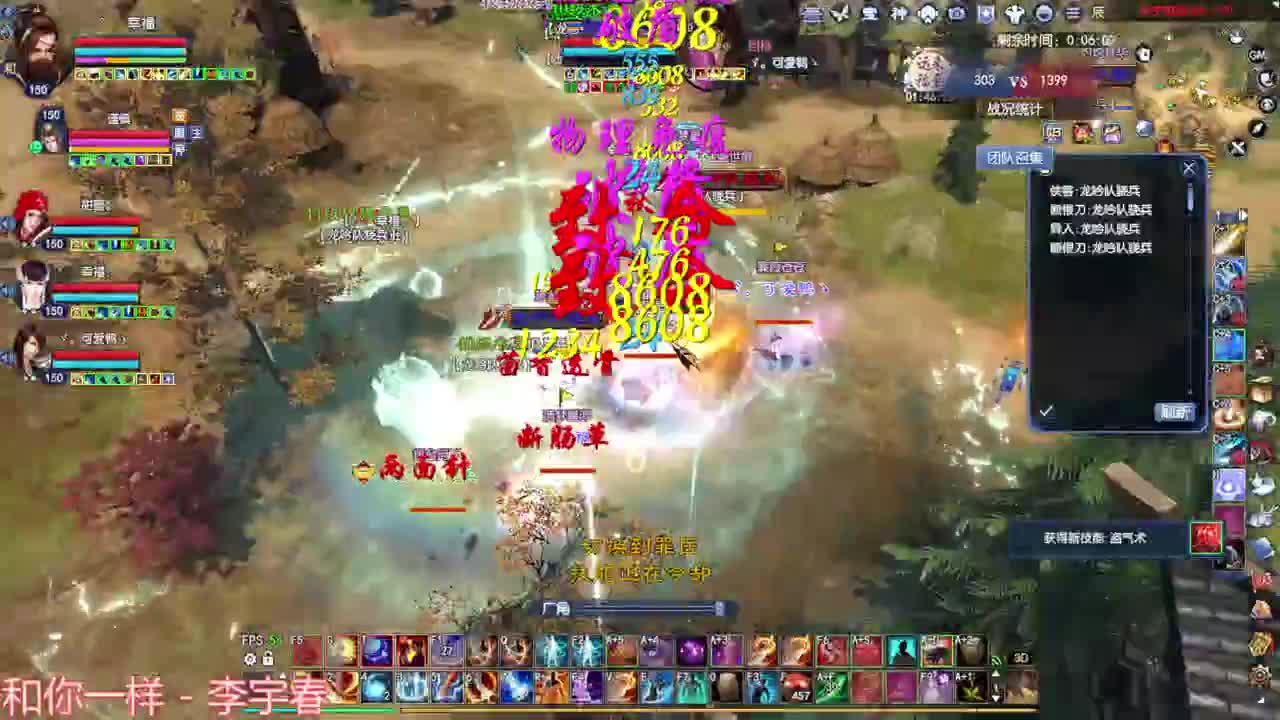Open the 宝 treasure menu at top
Image resolution: width=1280 pixels, height=720 pixels.
868,12
